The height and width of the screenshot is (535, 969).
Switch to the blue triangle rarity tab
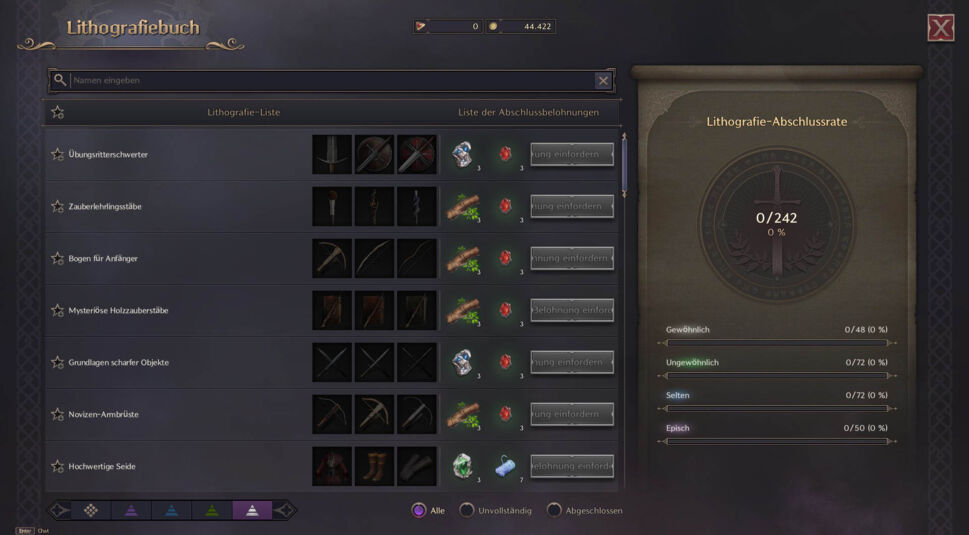(171, 510)
